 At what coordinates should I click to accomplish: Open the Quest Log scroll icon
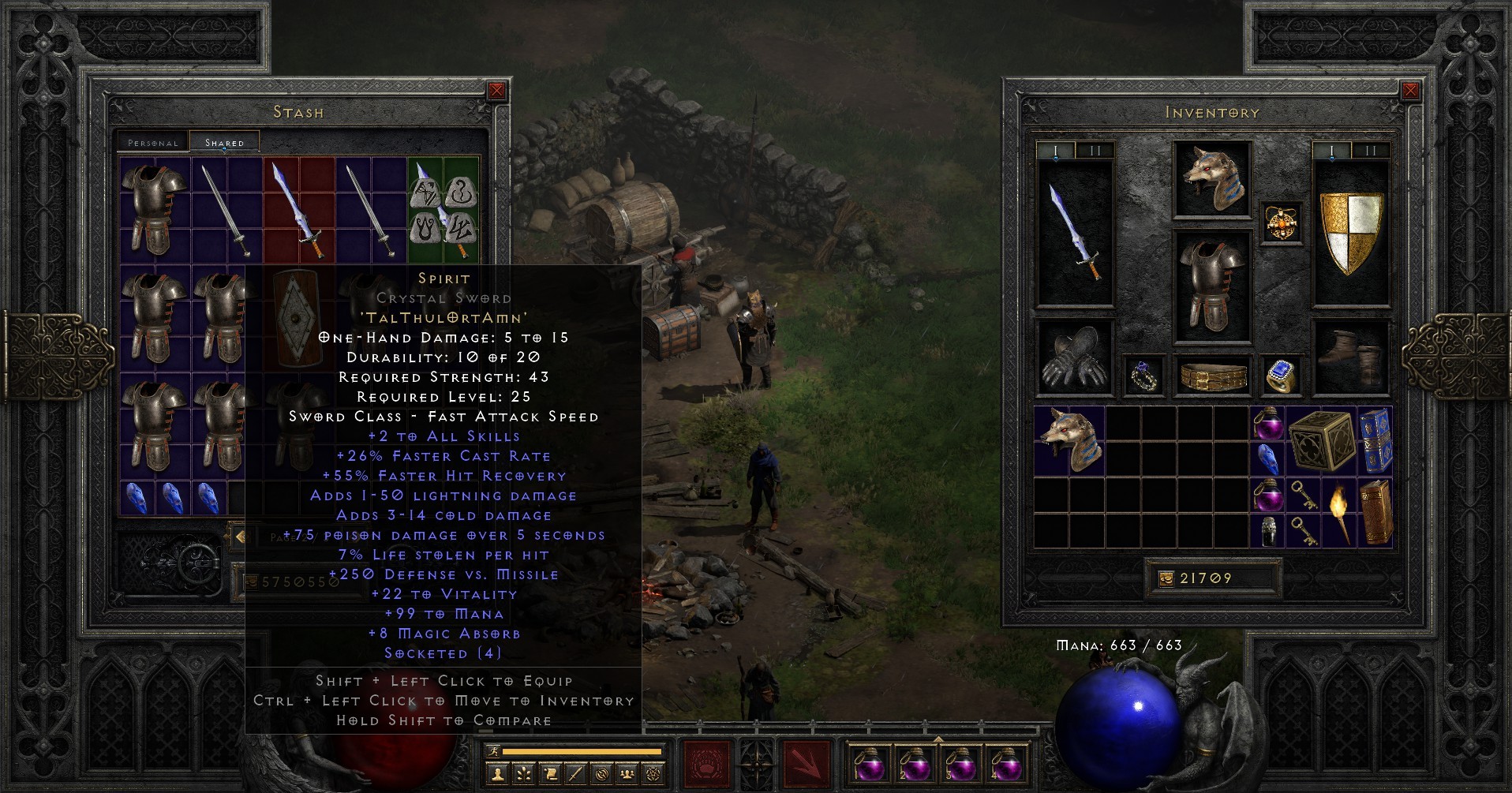[549, 774]
